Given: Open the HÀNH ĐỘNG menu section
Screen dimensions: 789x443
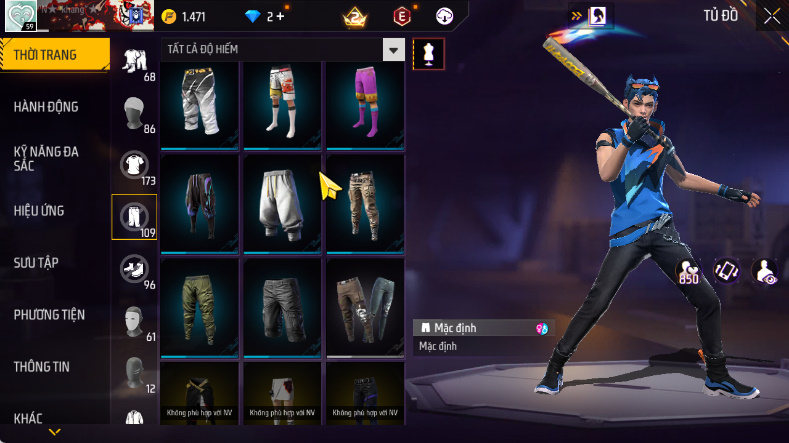Looking at the screenshot, I should (x=46, y=107).
